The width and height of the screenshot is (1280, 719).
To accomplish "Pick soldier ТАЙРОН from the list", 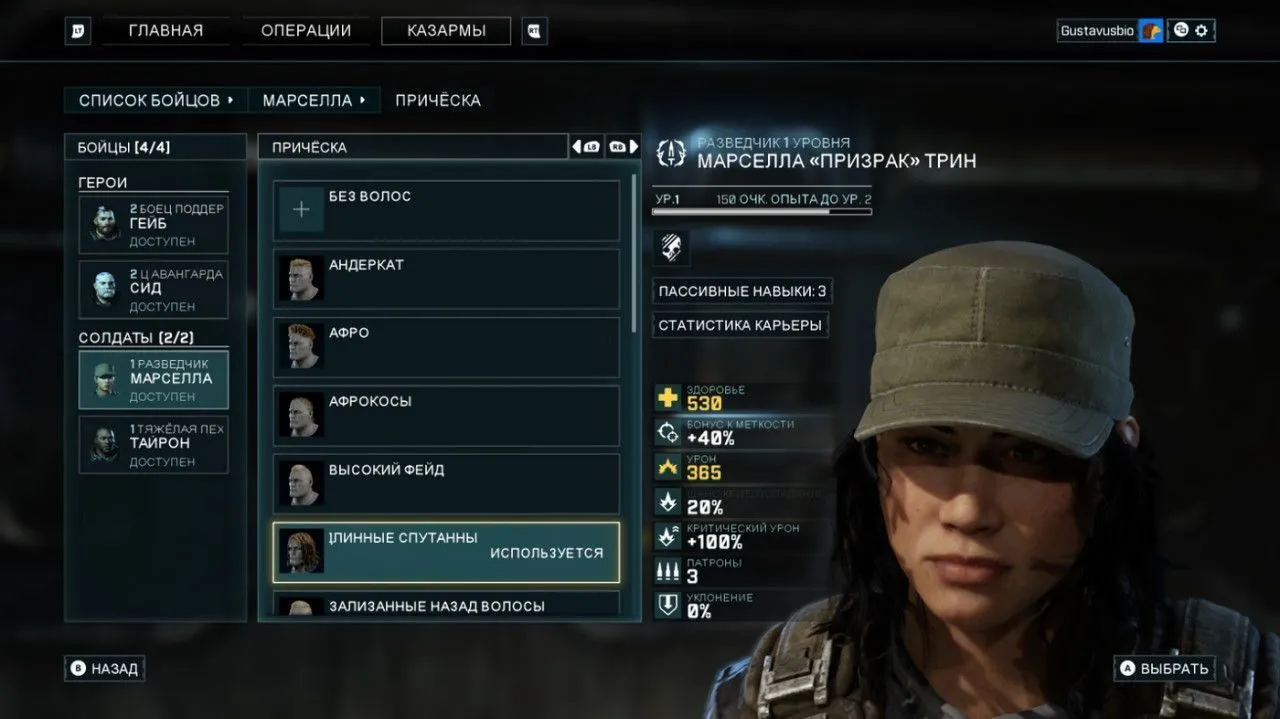I will (154, 444).
